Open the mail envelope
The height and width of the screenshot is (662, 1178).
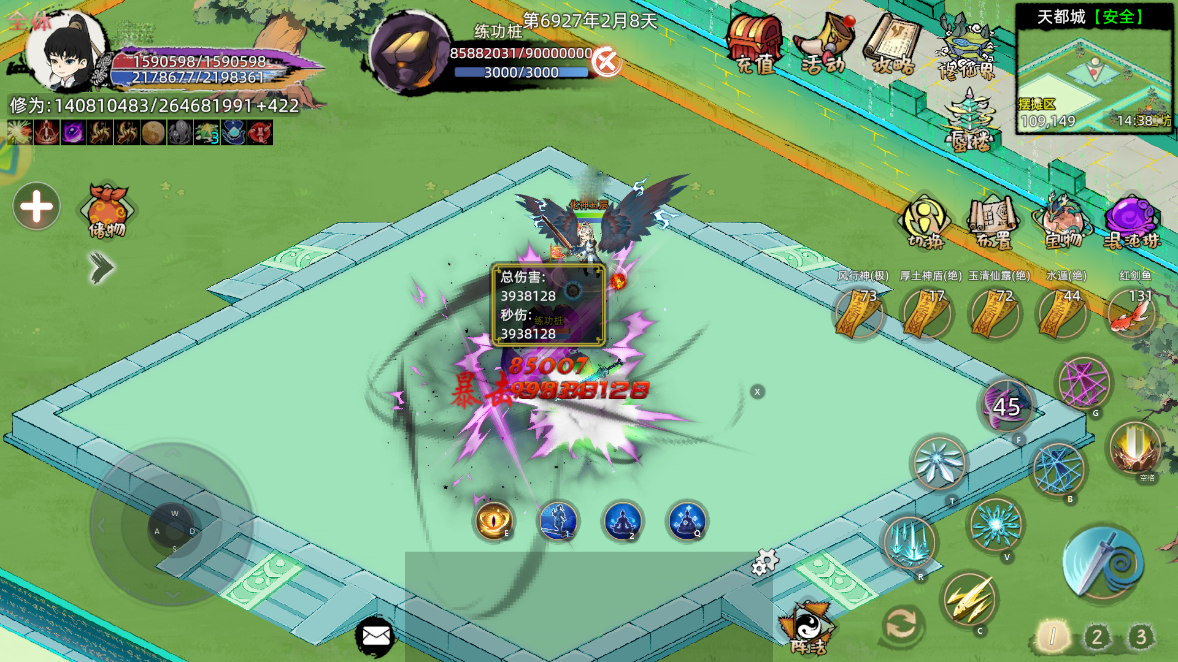375,634
